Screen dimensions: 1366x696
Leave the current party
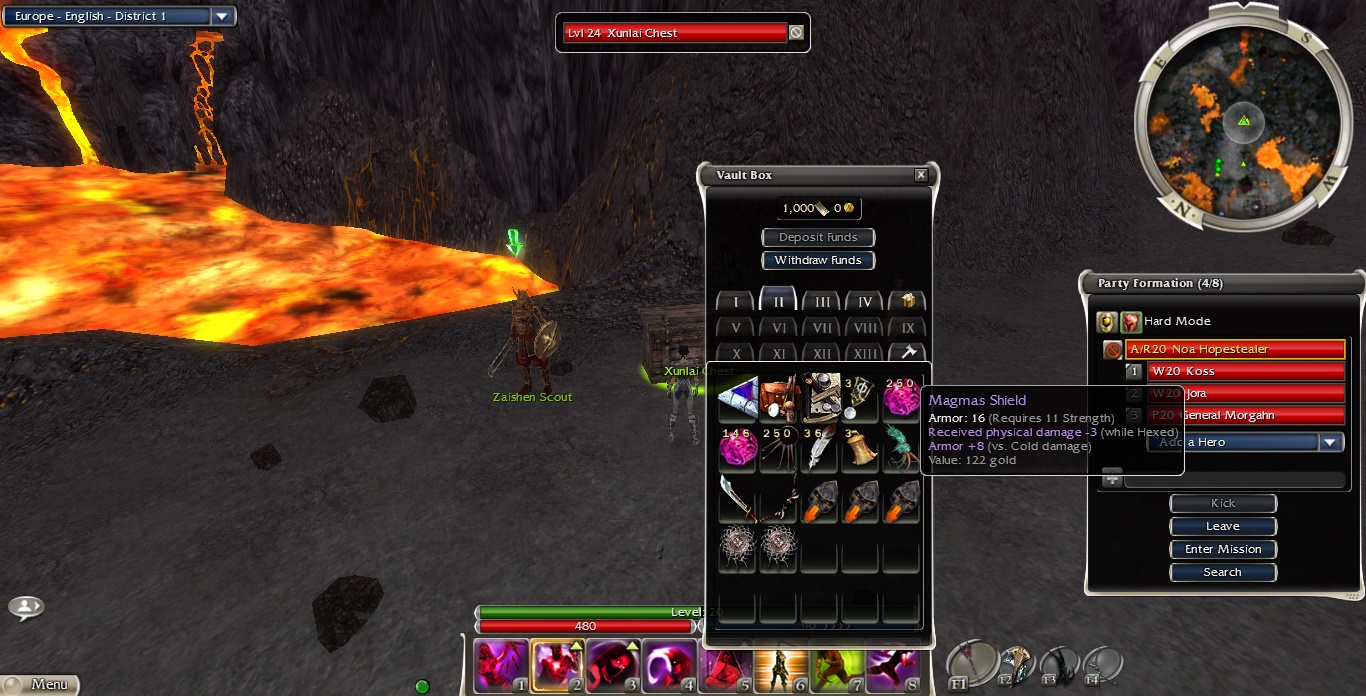pos(1223,527)
